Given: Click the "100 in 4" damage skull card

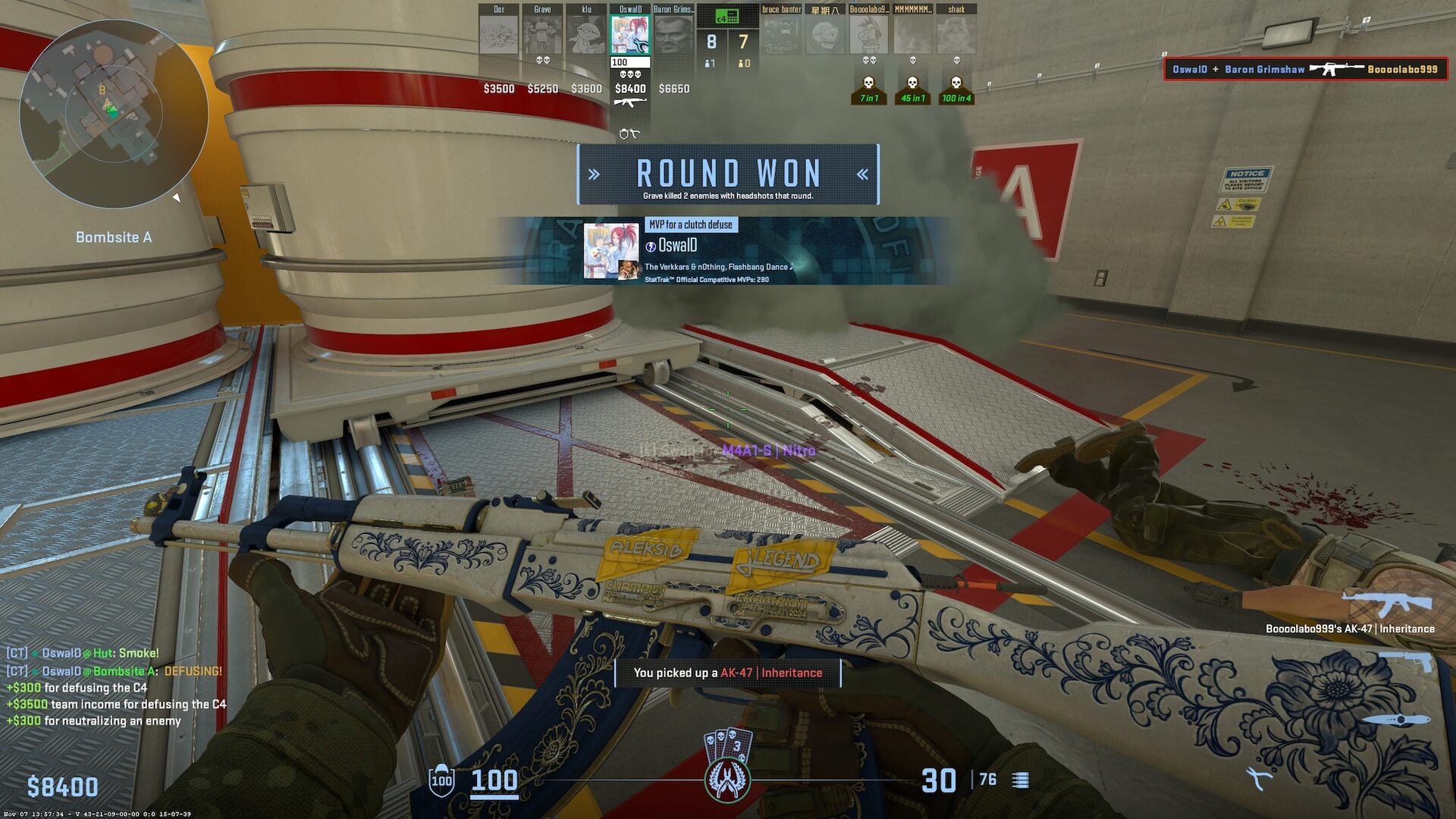Looking at the screenshot, I should pos(956,89).
